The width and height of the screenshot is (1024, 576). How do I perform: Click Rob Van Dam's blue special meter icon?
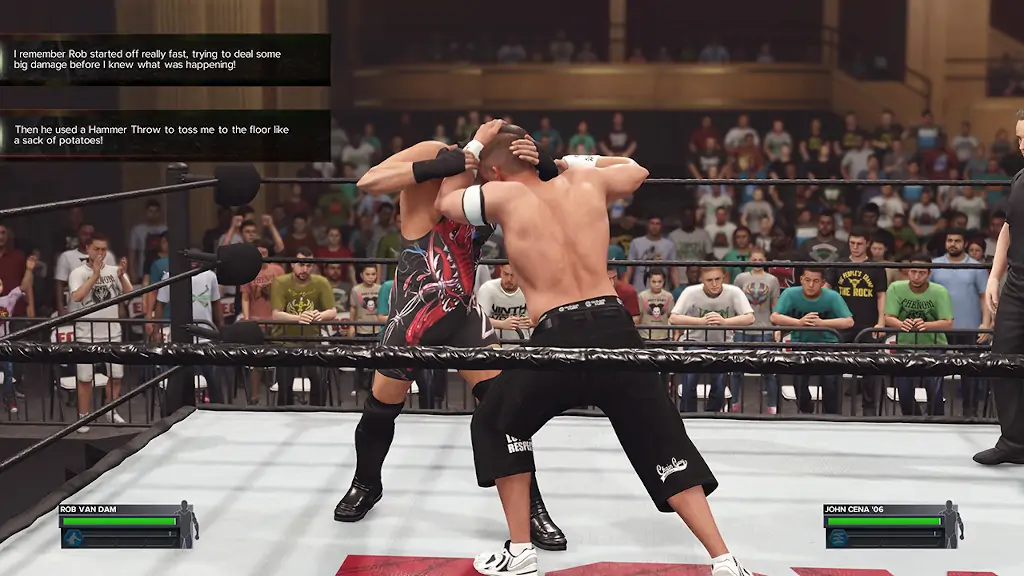[72, 538]
